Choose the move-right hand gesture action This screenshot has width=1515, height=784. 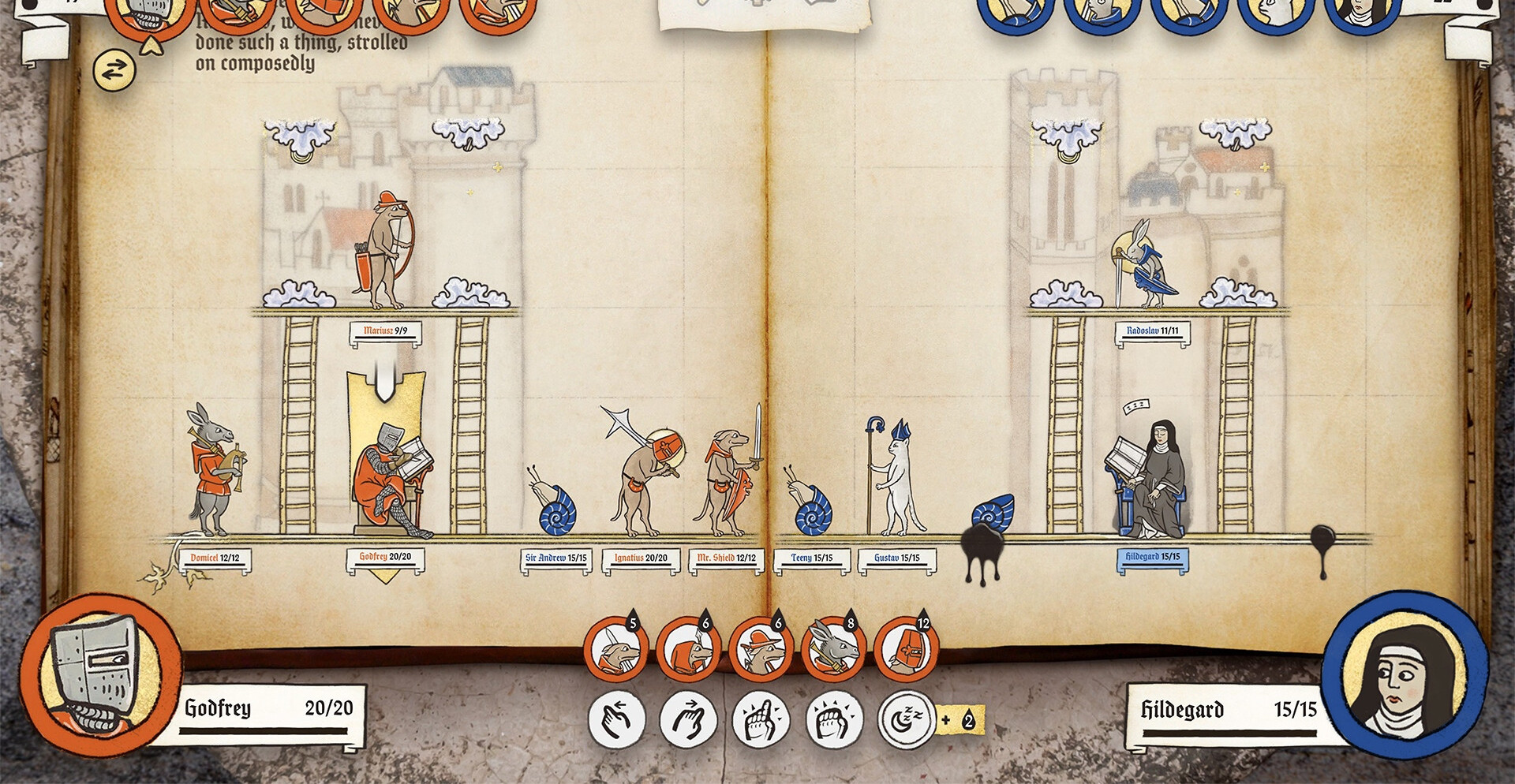[x=690, y=719]
